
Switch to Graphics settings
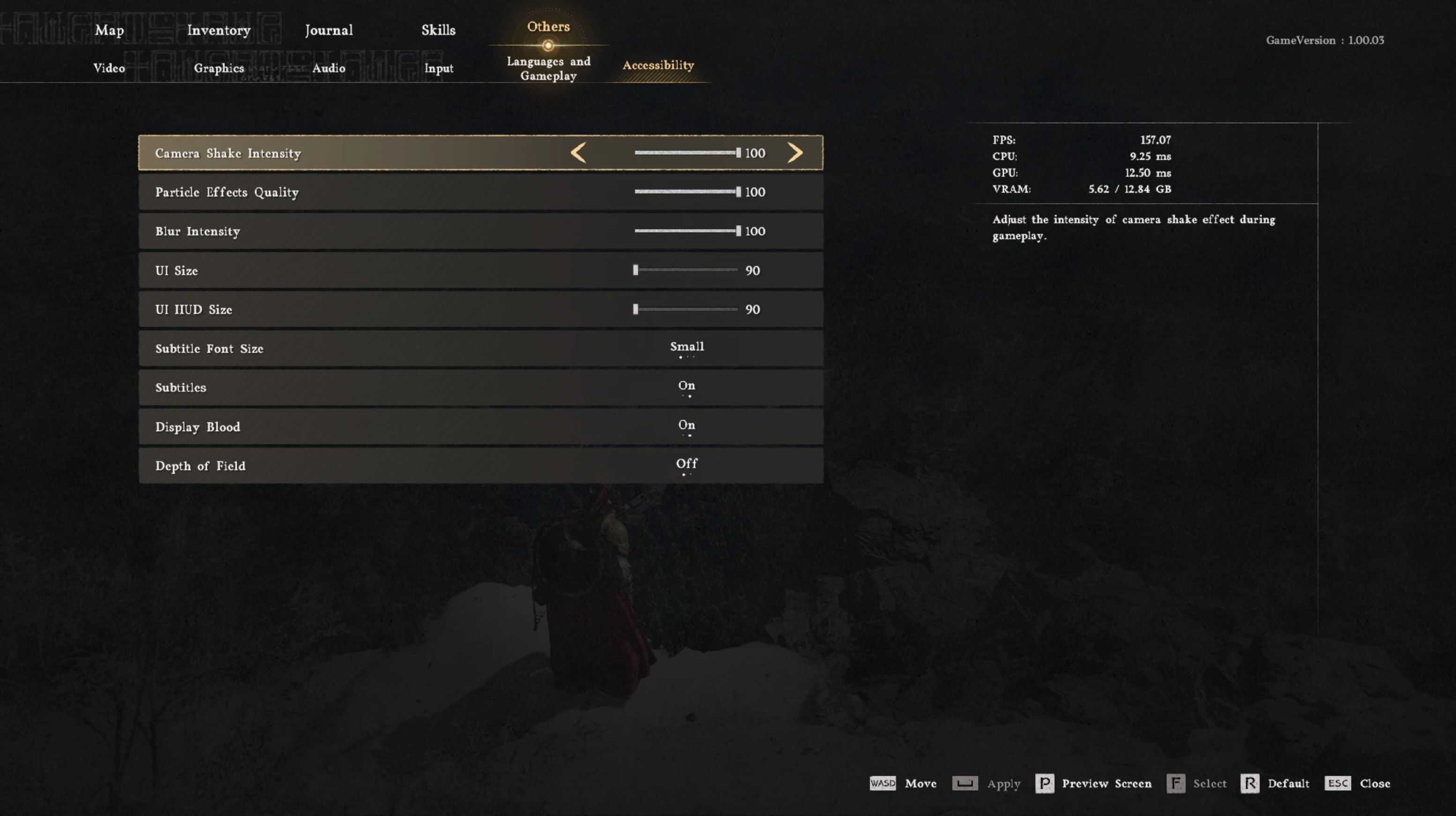[219, 68]
